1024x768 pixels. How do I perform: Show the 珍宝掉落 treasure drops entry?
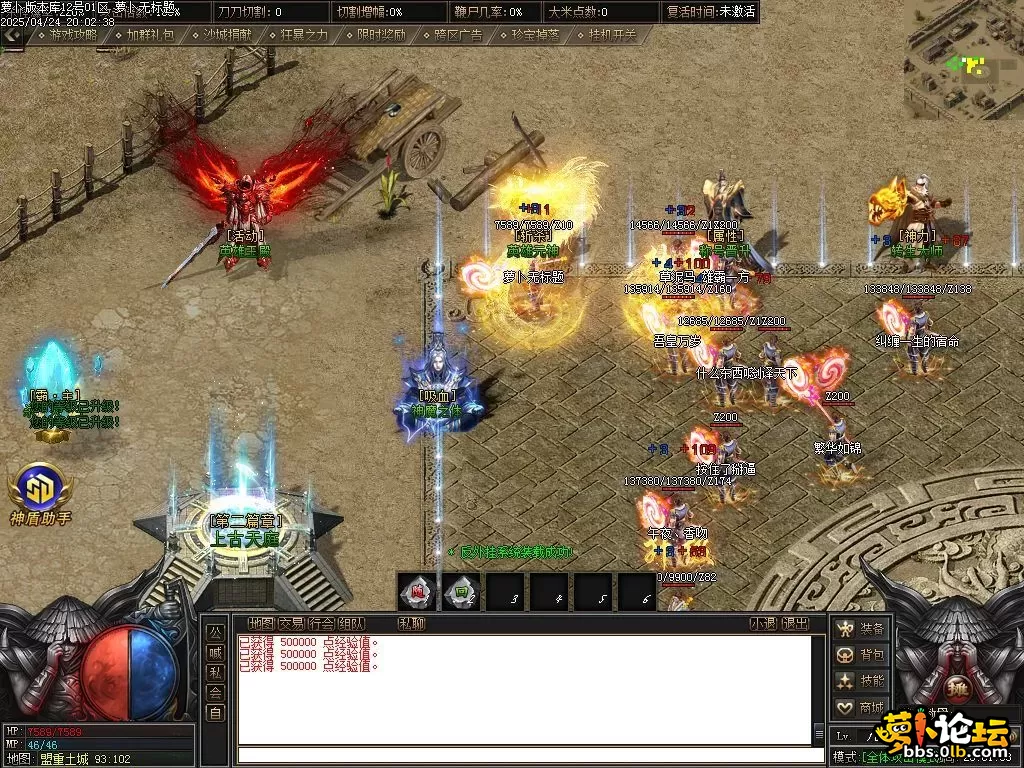(535, 34)
